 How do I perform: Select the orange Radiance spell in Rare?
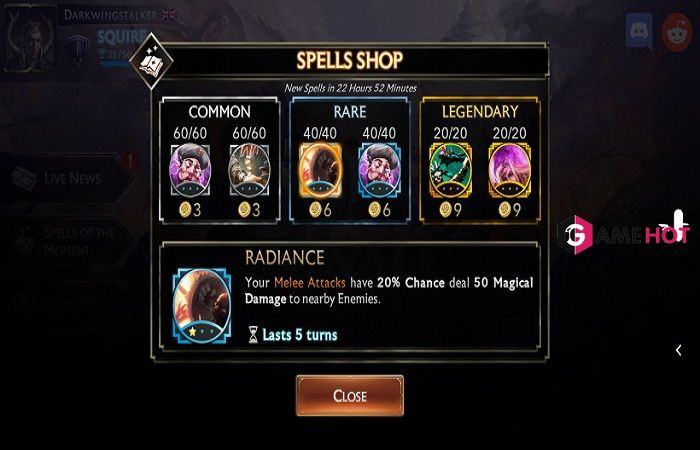click(x=320, y=166)
